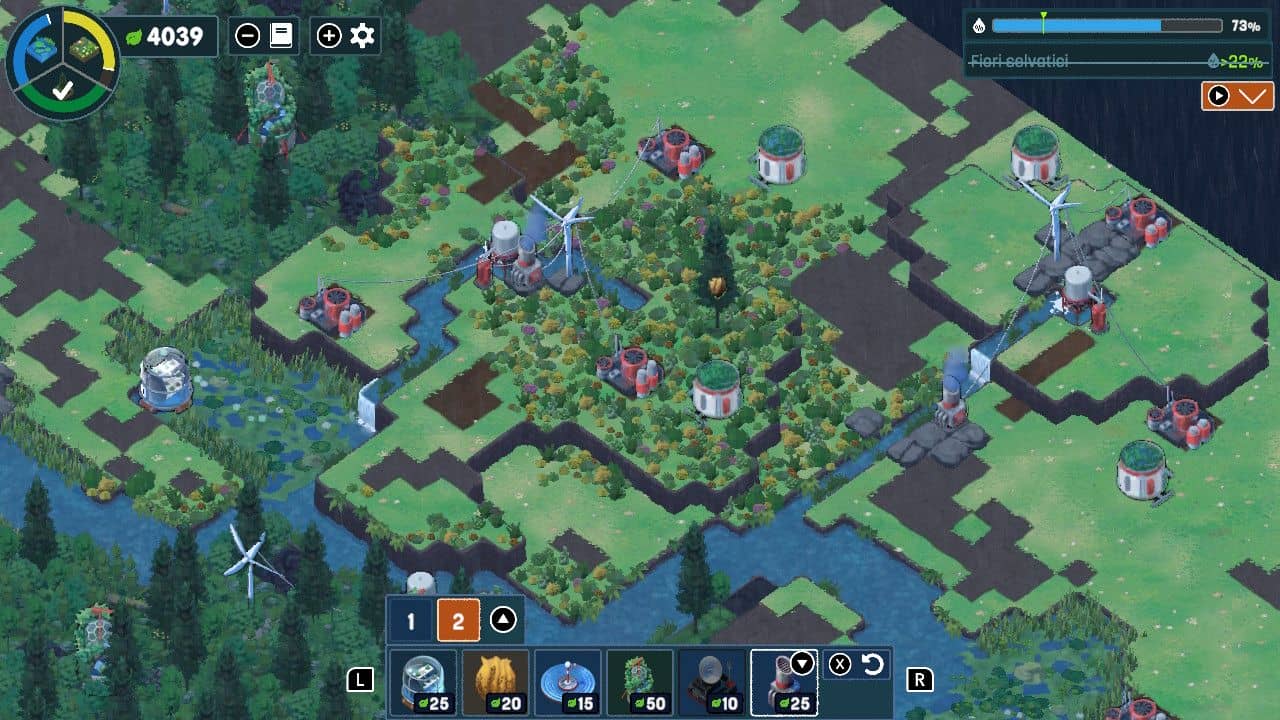Open the gear settings menu

click(362, 37)
